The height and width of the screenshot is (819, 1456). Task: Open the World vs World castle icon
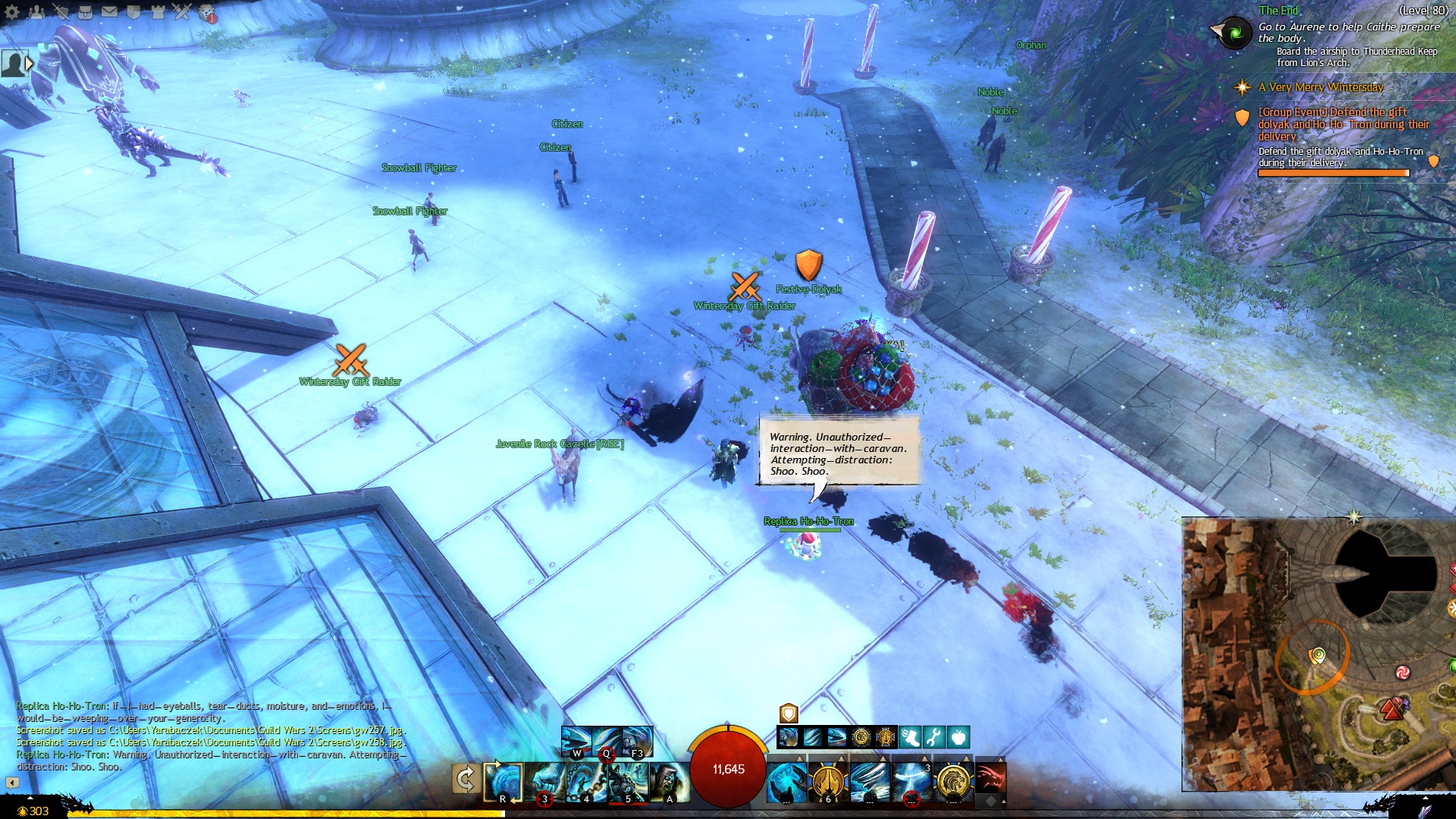click(158, 11)
